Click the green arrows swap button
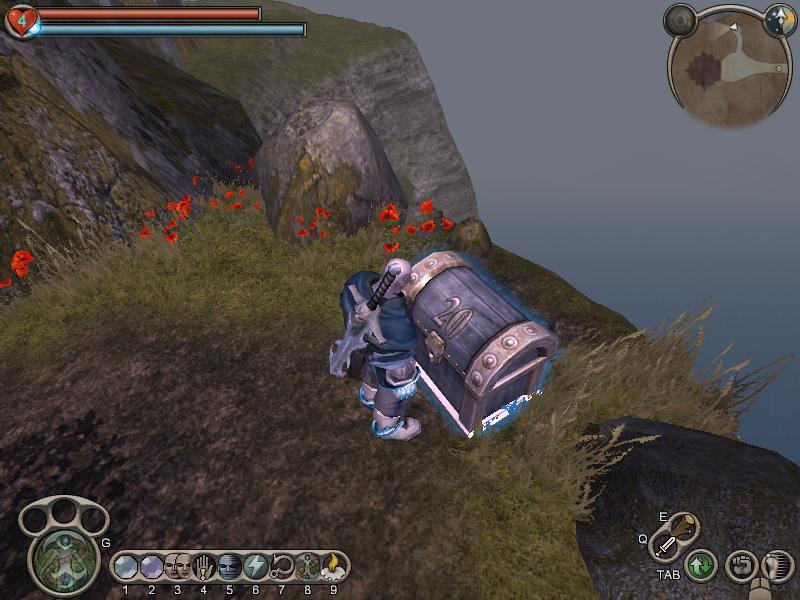 700,566
